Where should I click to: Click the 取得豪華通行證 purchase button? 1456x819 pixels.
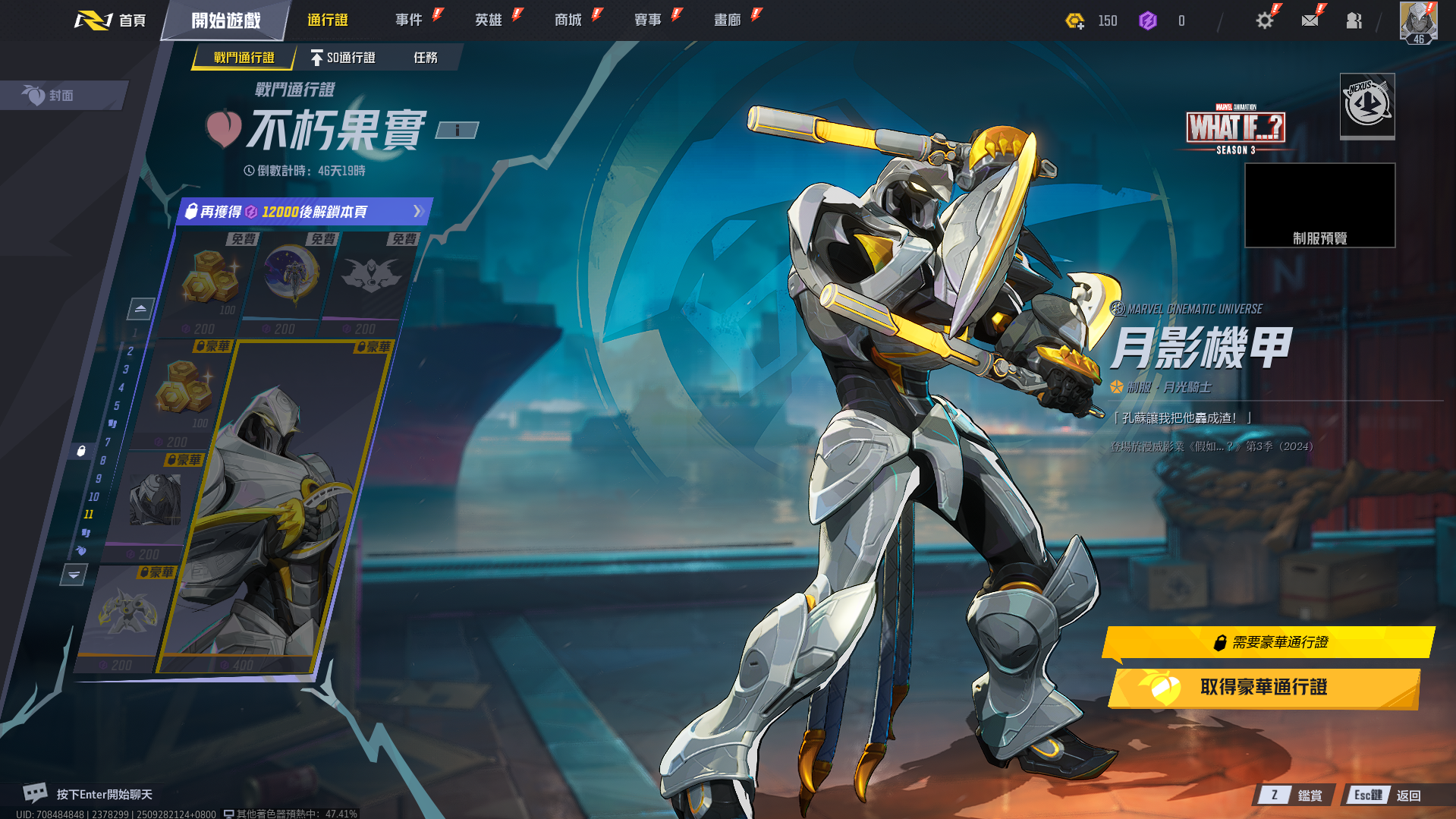tap(1263, 688)
